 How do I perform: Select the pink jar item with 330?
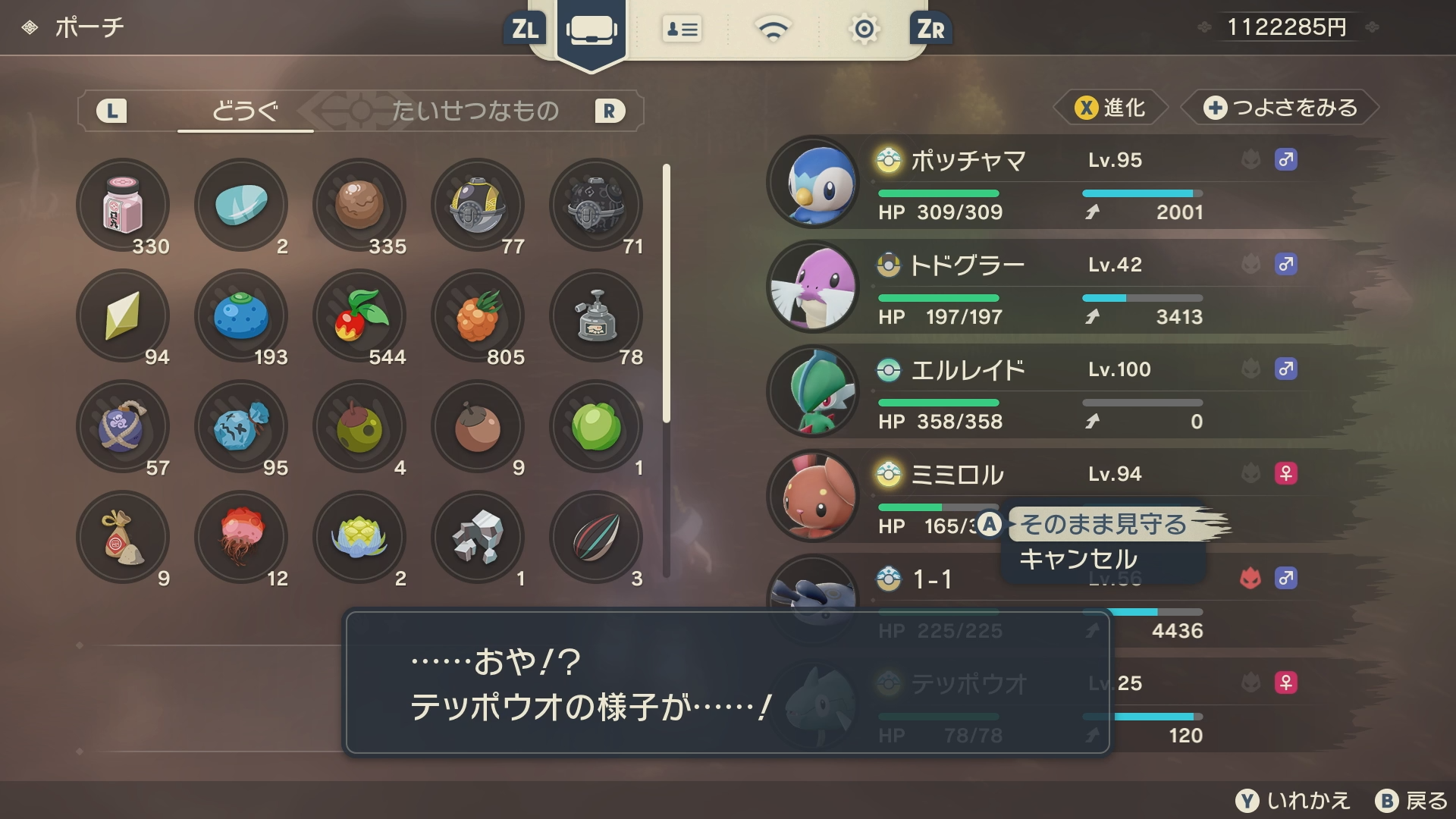click(123, 205)
